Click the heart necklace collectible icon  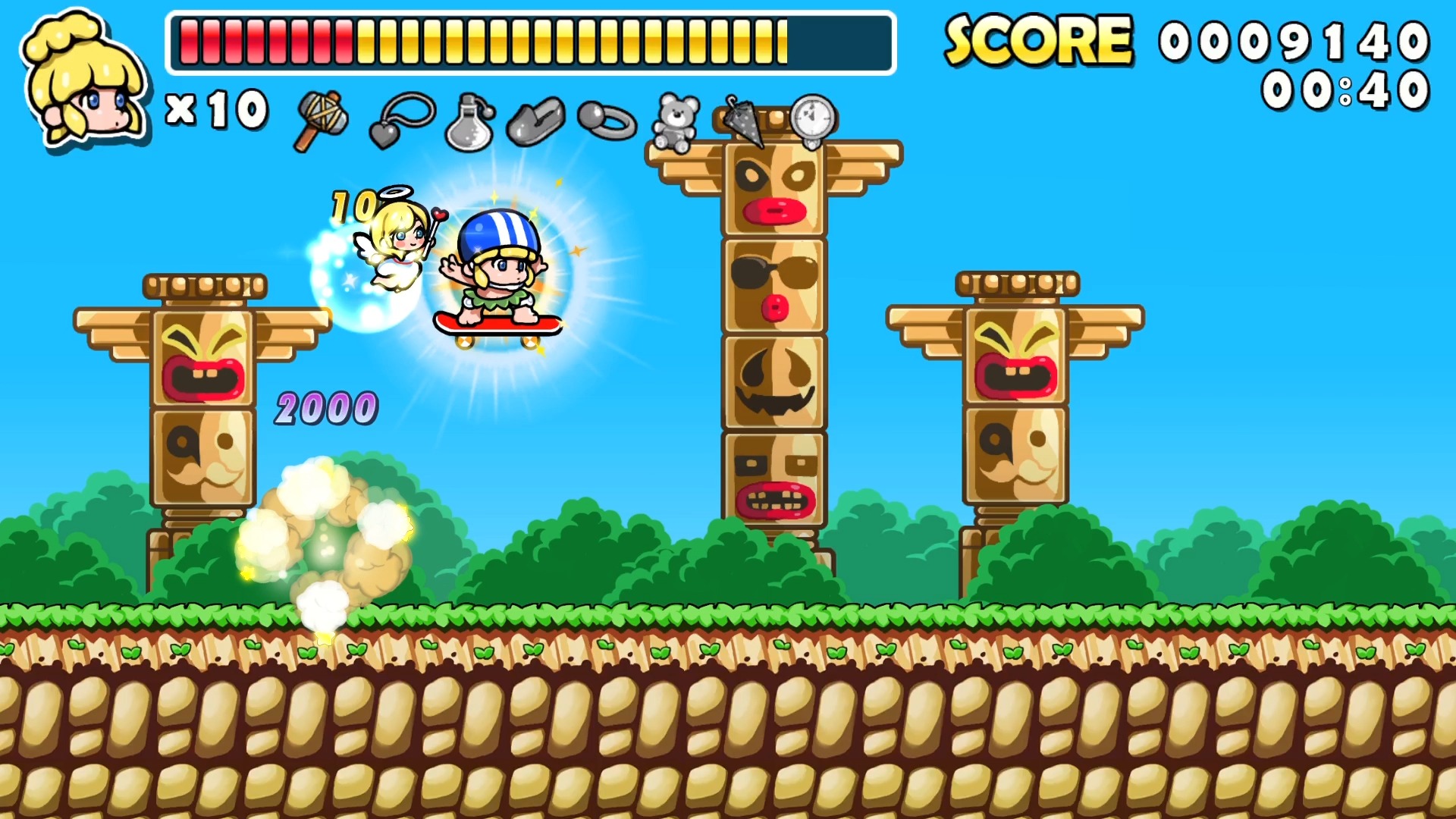tap(400, 120)
